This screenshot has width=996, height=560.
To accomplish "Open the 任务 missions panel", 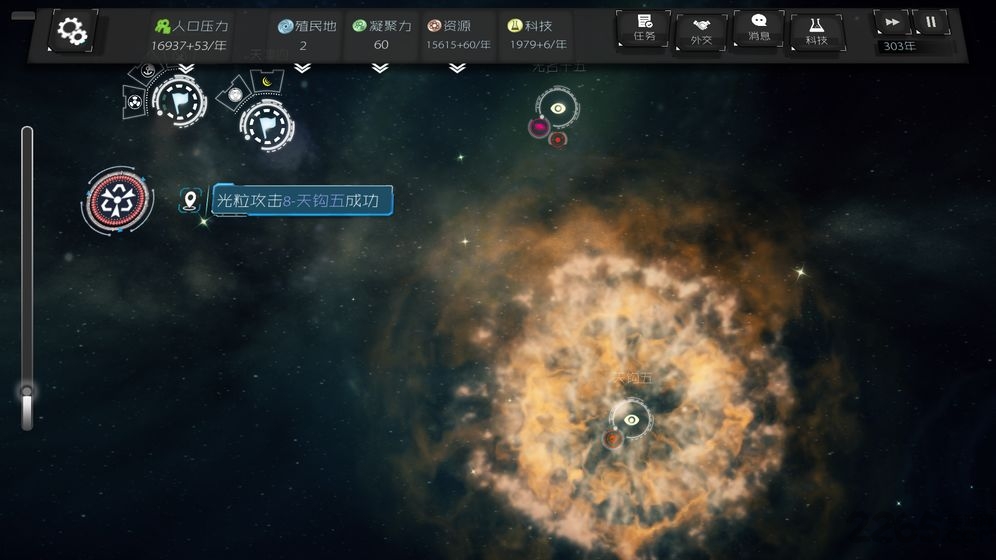I will [643, 28].
